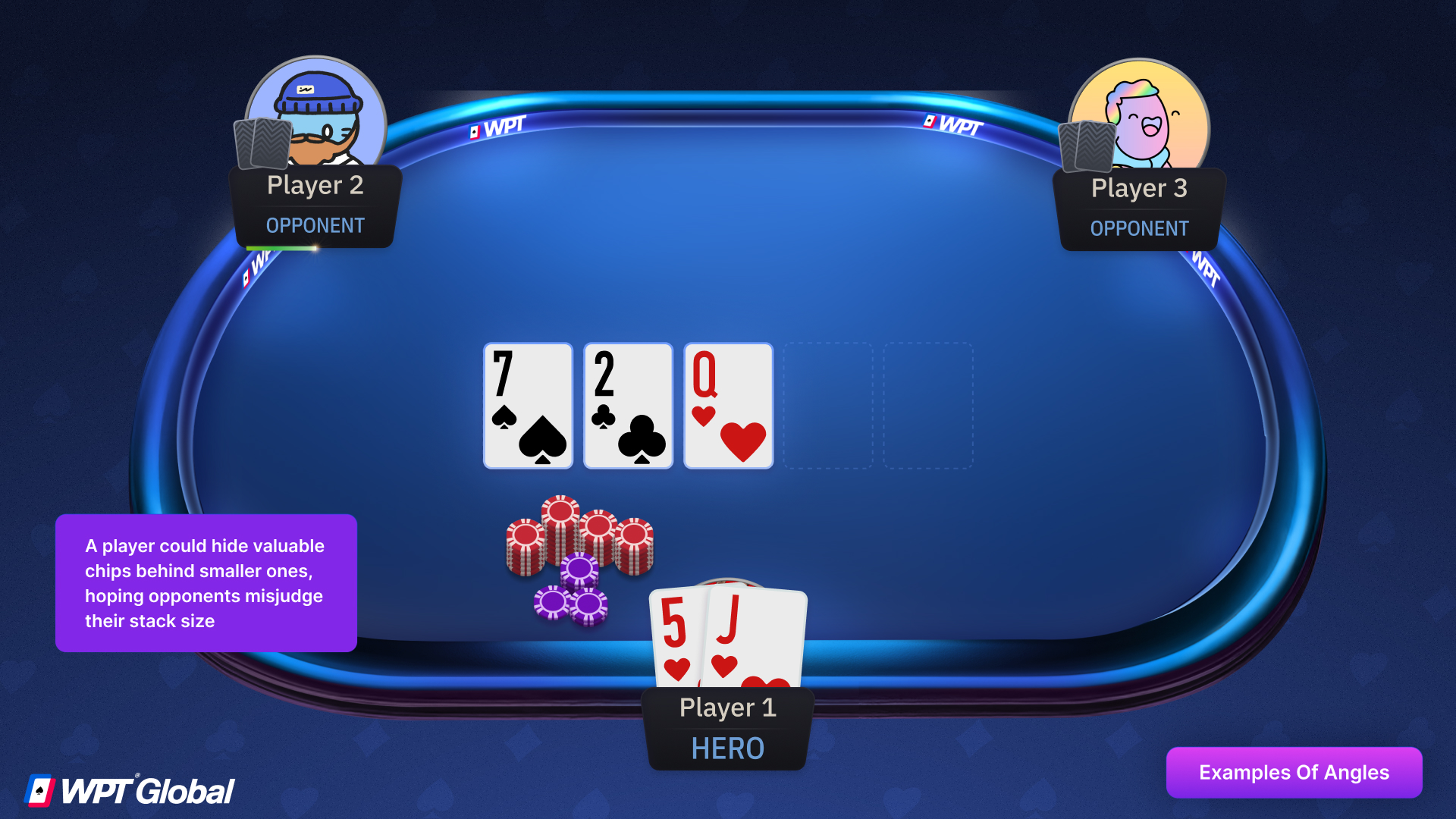Select the Player 2 nameplate
The width and height of the screenshot is (1456, 819).
(x=315, y=185)
